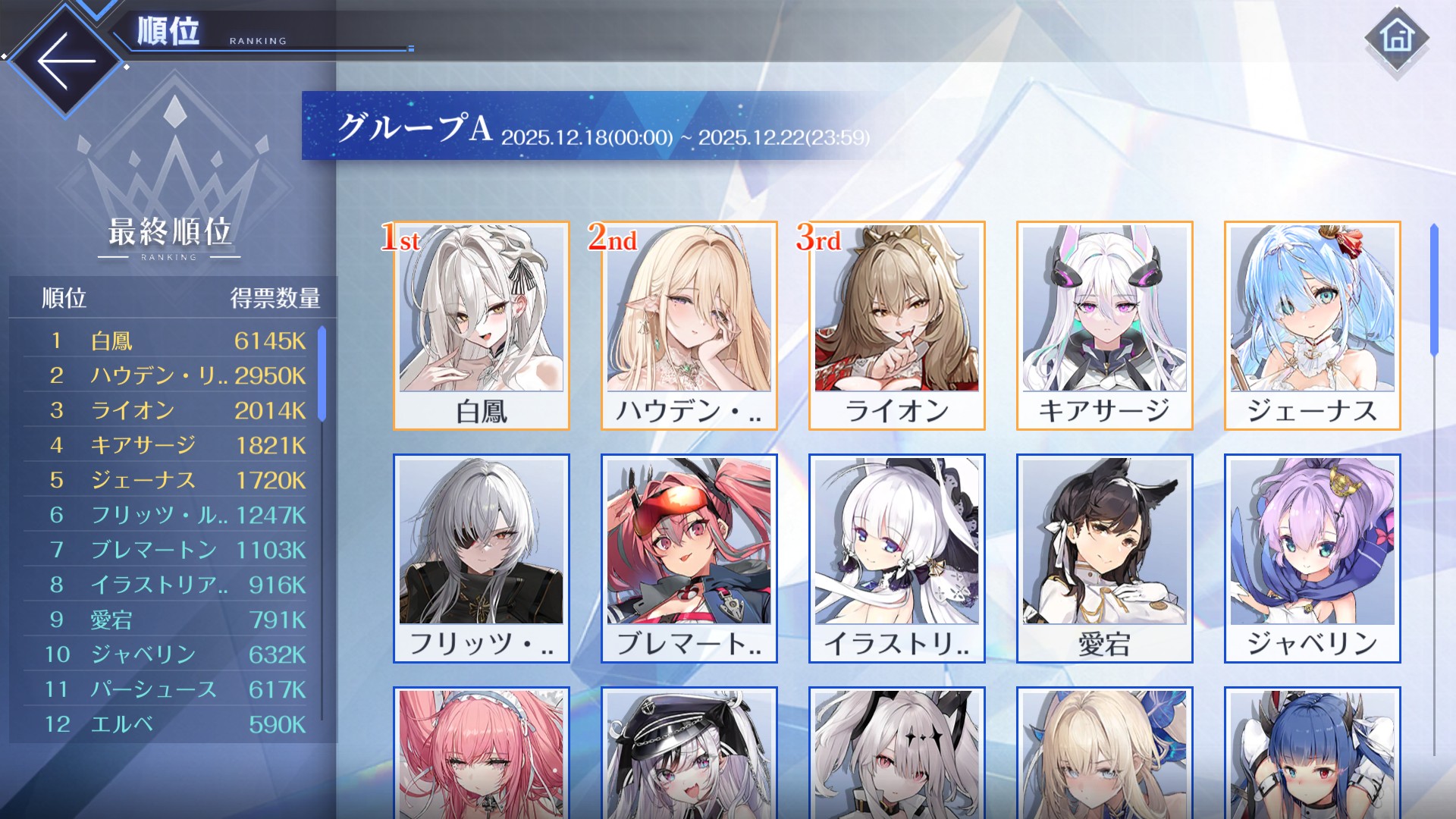Go back with the arrow button
The image size is (1456, 819).
[66, 61]
